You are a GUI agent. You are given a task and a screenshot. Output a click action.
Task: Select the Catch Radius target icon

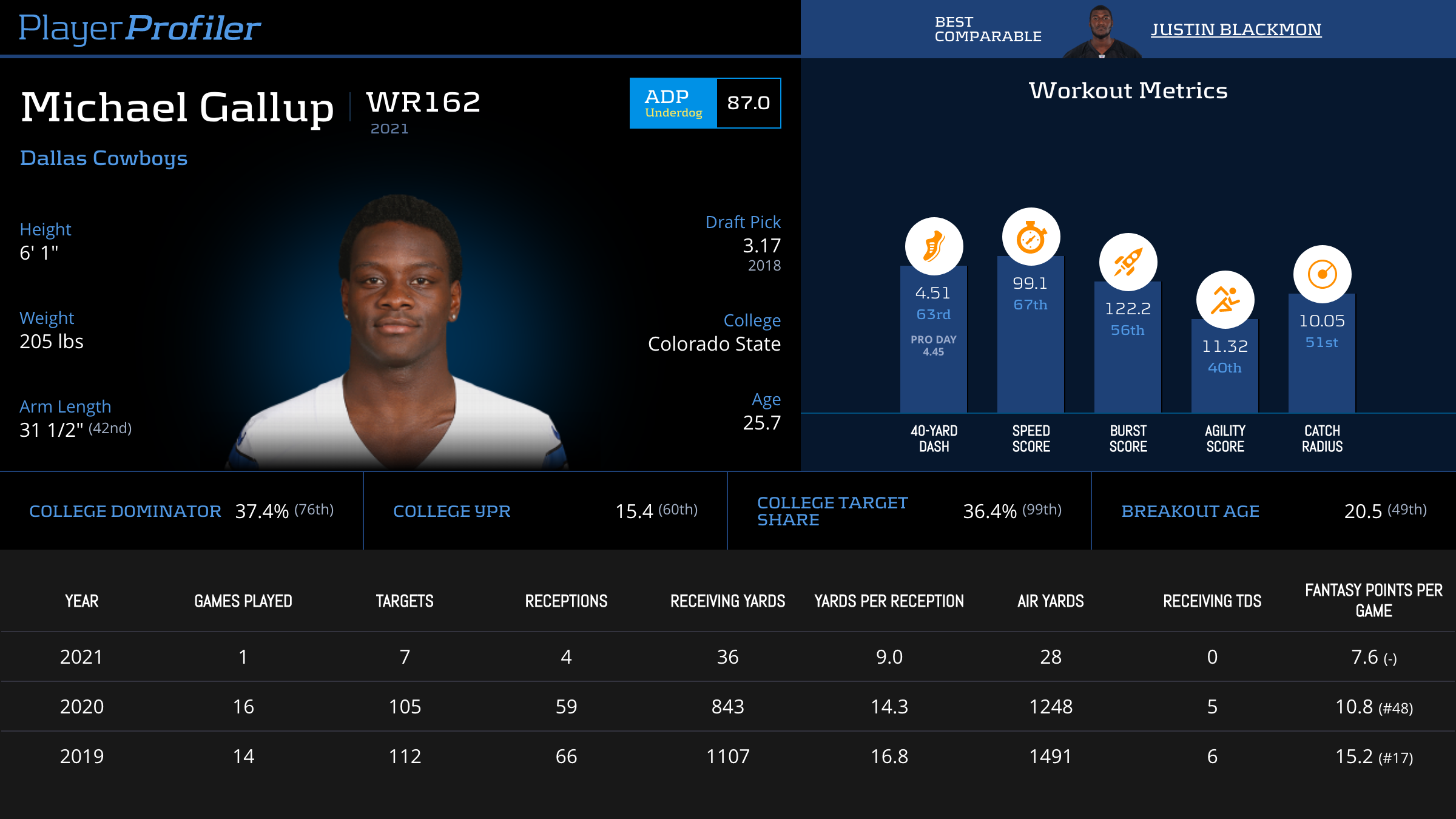pyautogui.click(x=1322, y=274)
